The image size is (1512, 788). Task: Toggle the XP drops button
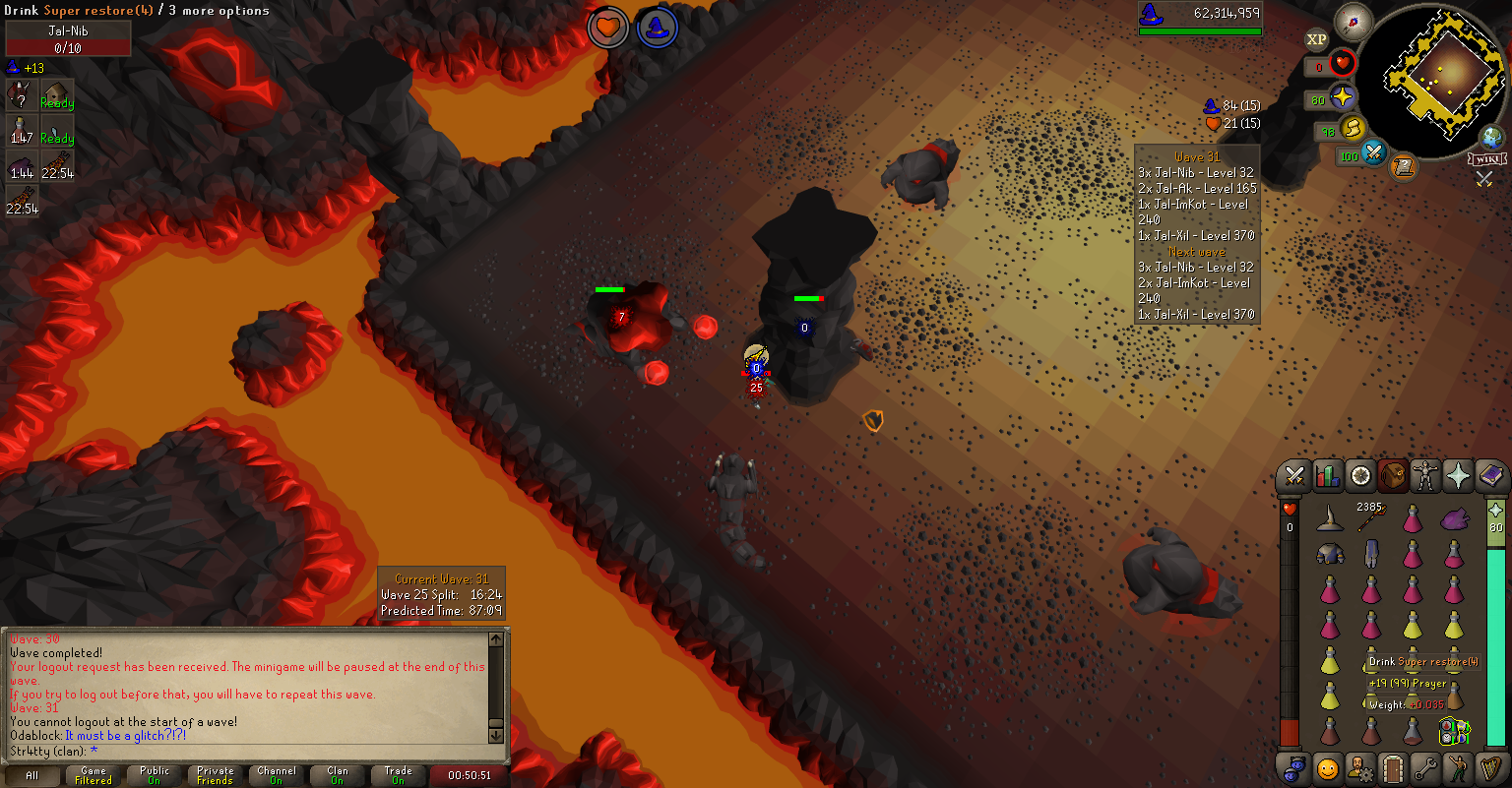coord(1316,39)
